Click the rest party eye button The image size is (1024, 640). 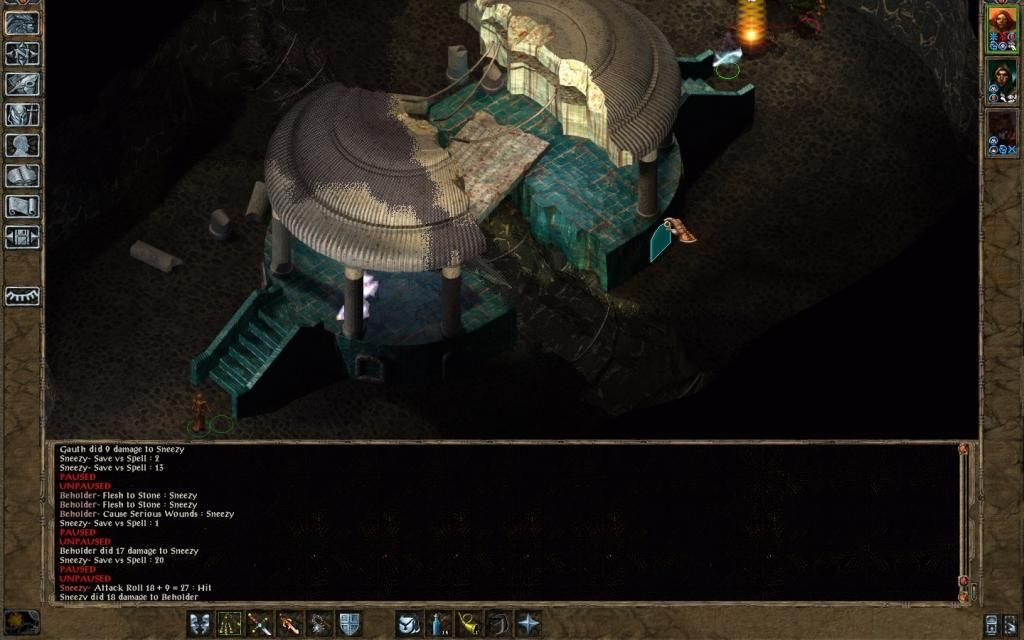pyautogui.click(x=22, y=297)
